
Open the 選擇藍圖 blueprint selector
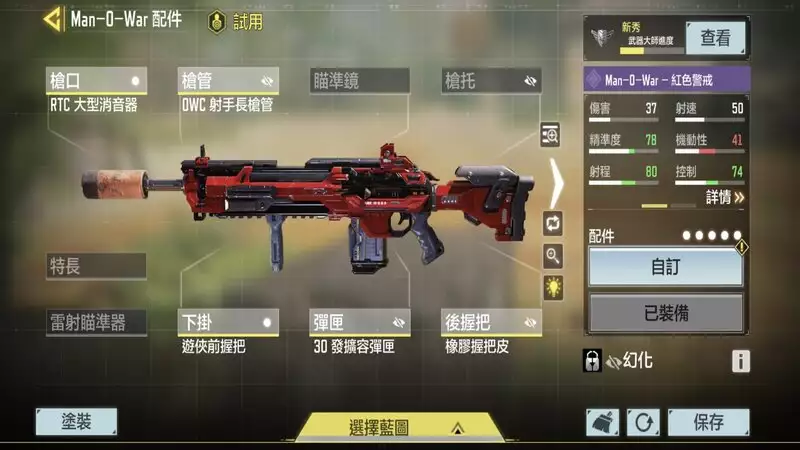398,427
